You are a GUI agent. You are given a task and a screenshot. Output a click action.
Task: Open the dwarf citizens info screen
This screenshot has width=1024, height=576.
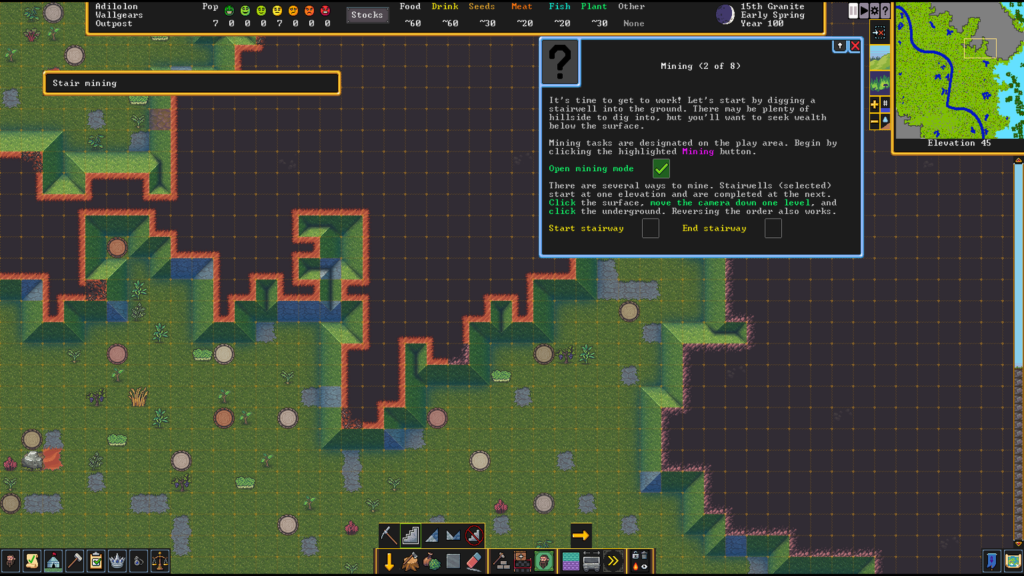11,561
